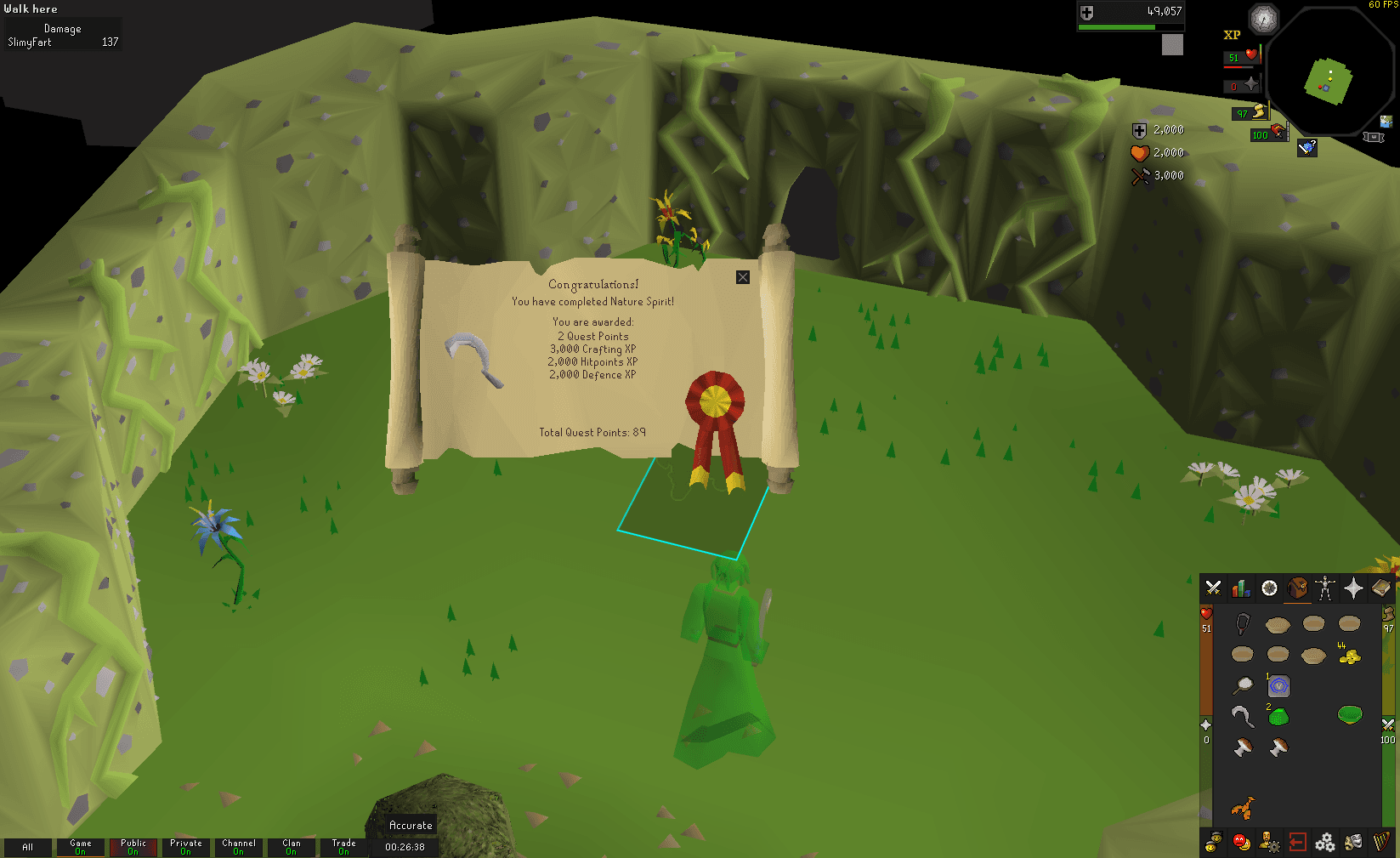
Task: Toggle Trade chat off
Action: pyautogui.click(x=344, y=847)
